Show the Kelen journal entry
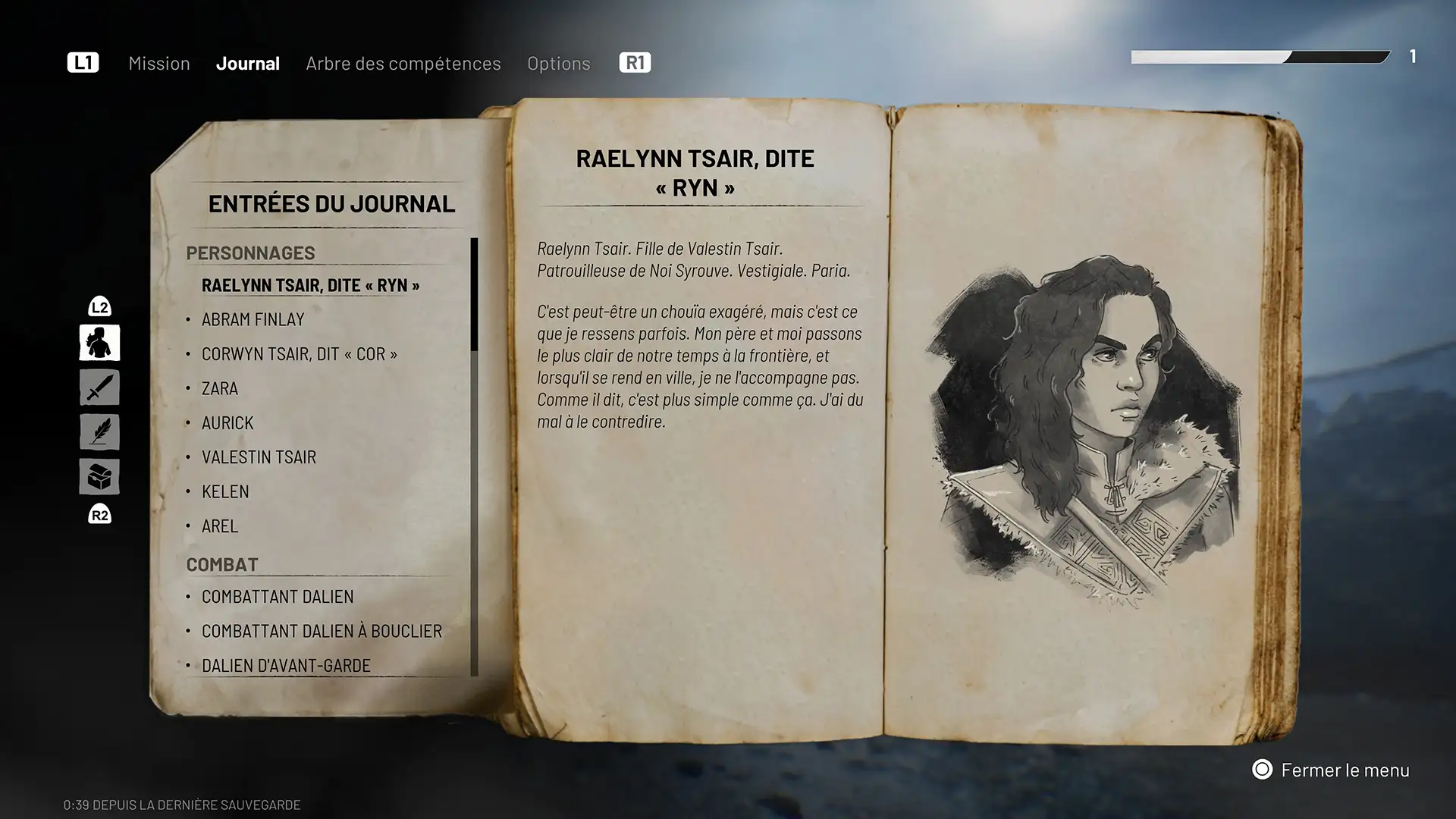Screen dimensions: 1456x819 [225, 492]
